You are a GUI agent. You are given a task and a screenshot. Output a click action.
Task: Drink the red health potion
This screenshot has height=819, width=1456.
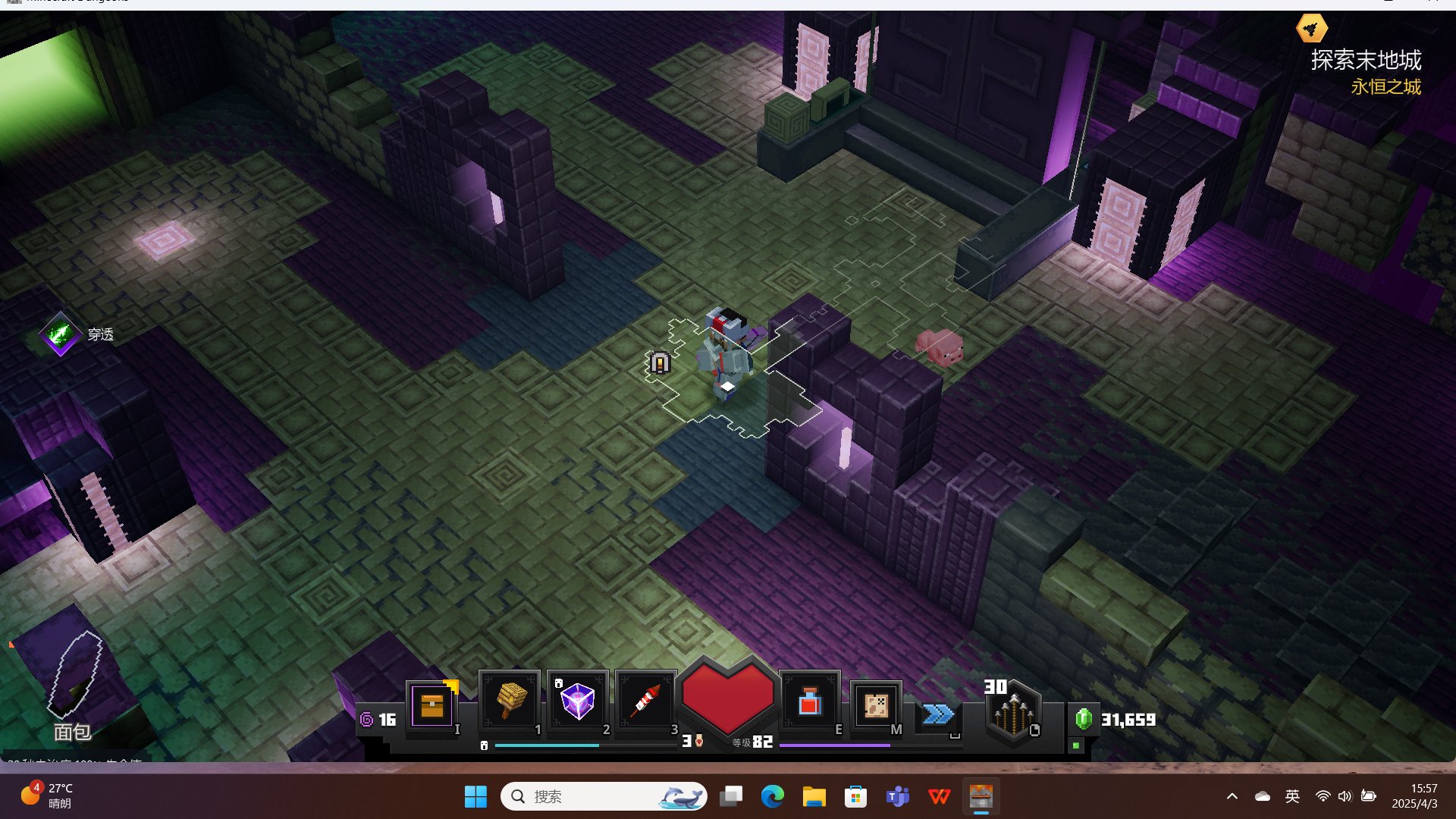pyautogui.click(x=809, y=703)
